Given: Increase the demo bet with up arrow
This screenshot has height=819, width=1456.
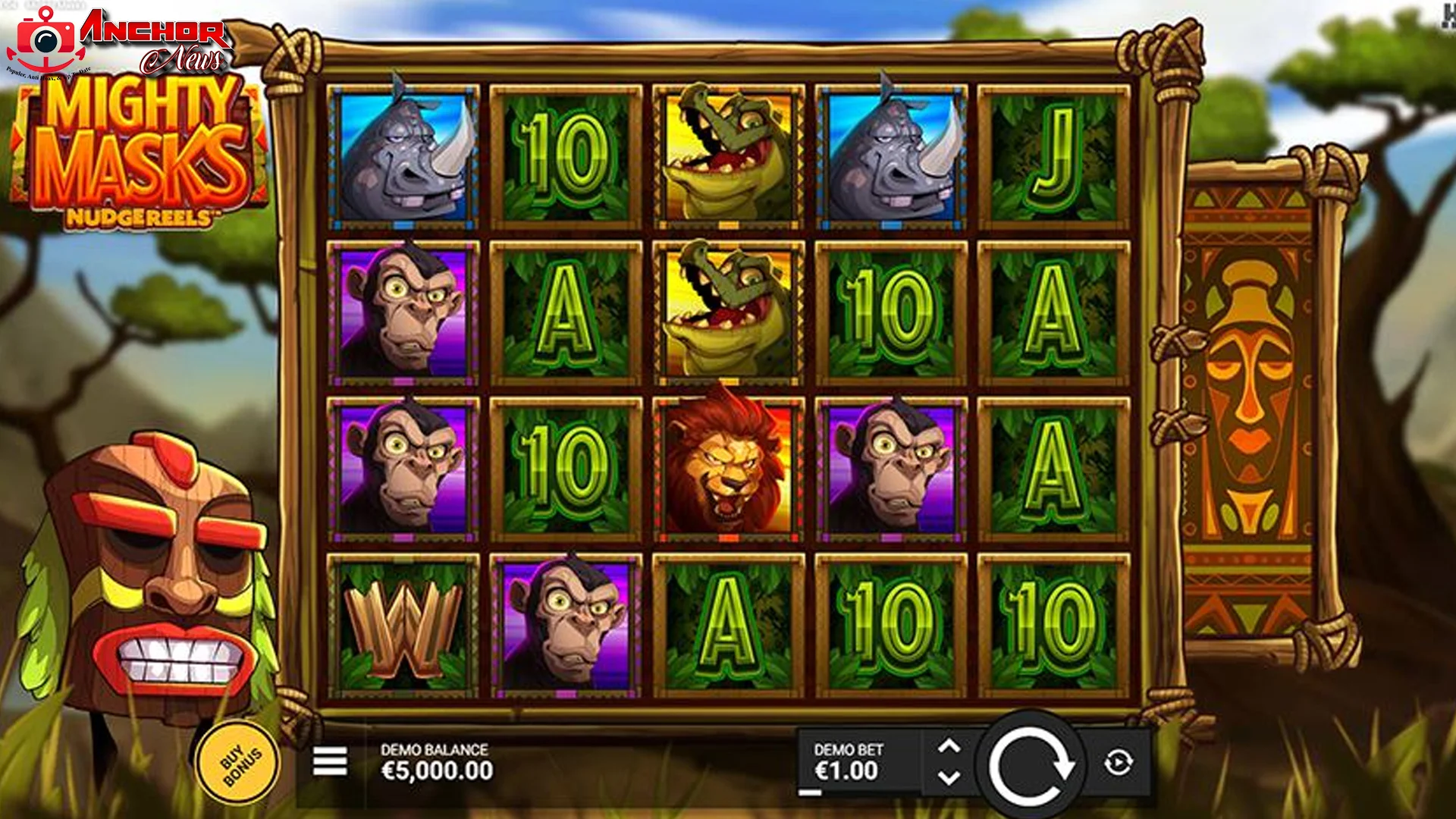Looking at the screenshot, I should tap(949, 747).
